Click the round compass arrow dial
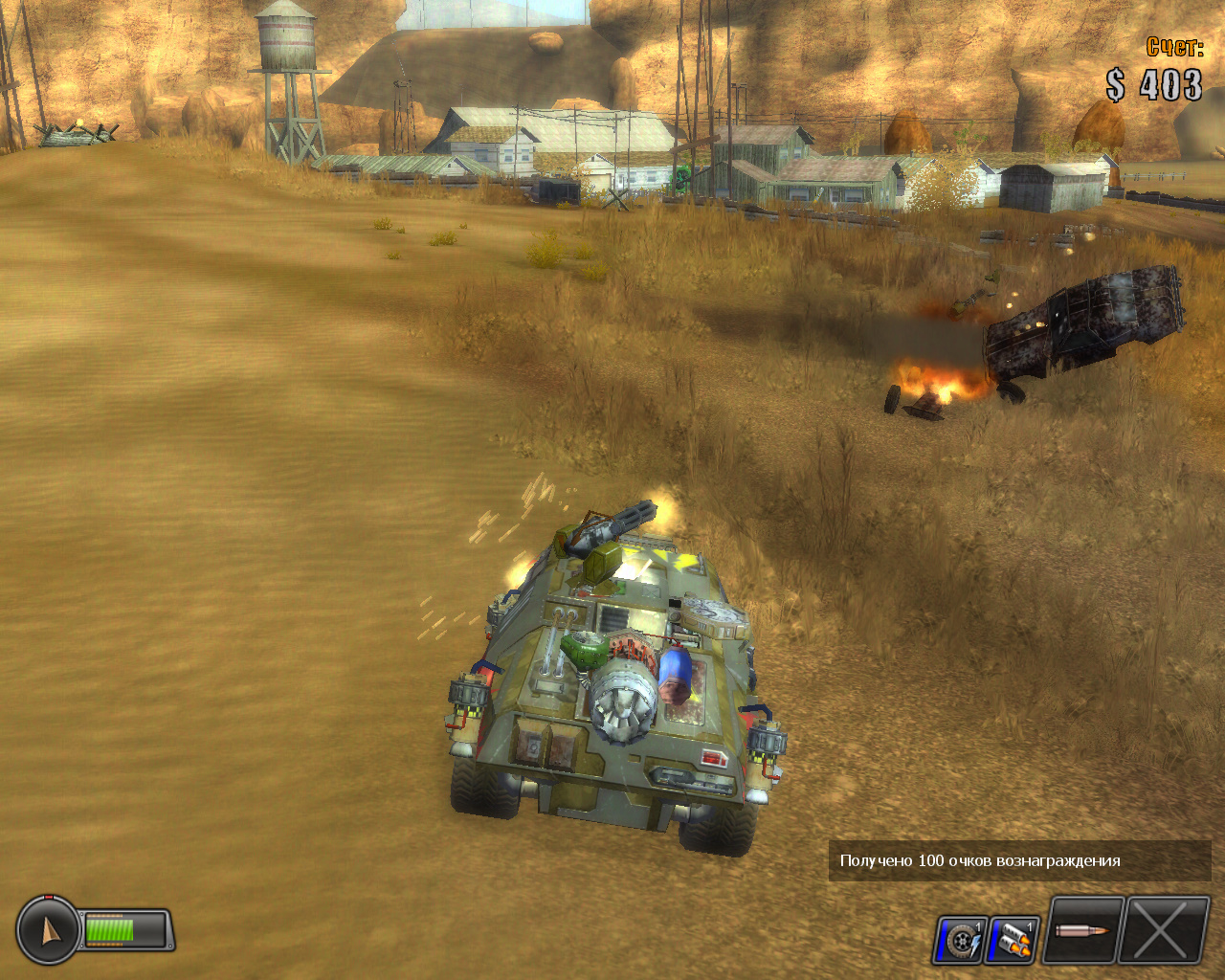 (x=47, y=929)
